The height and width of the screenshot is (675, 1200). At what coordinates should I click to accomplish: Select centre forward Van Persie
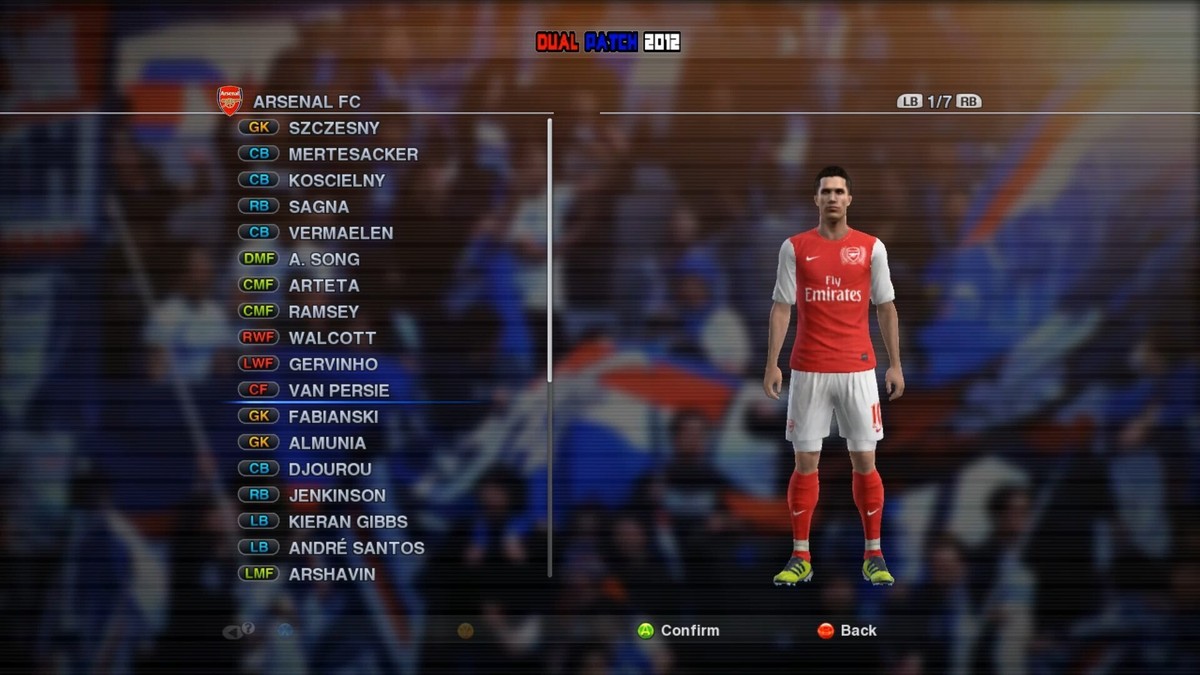click(x=338, y=390)
